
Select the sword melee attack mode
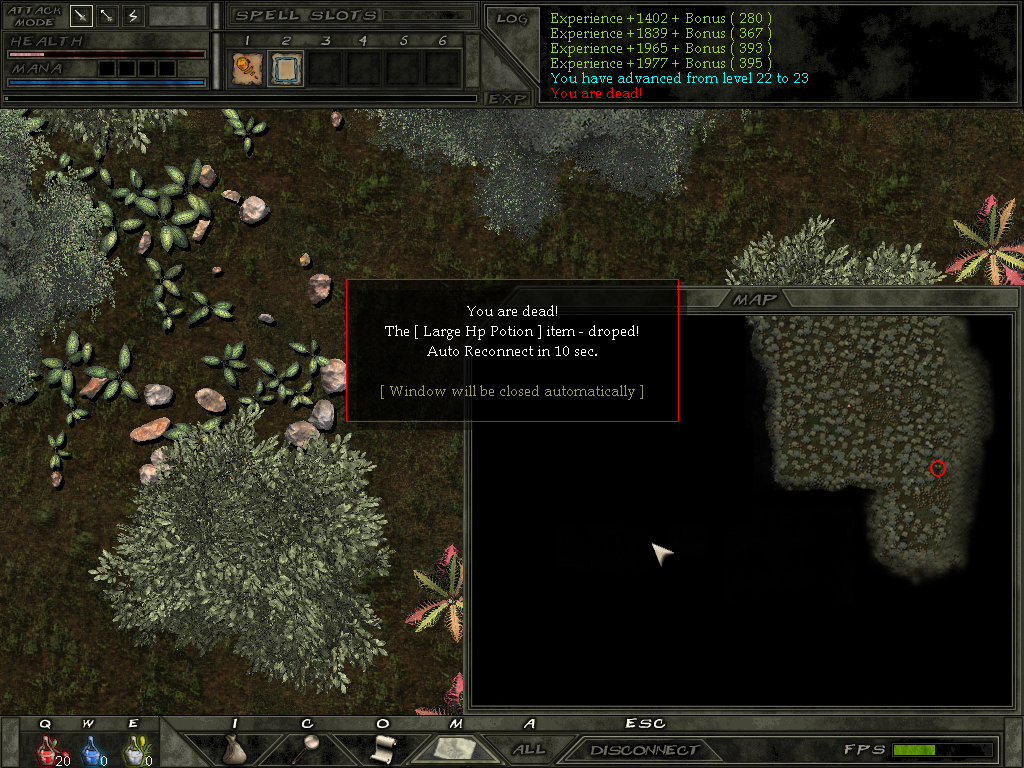(82, 16)
